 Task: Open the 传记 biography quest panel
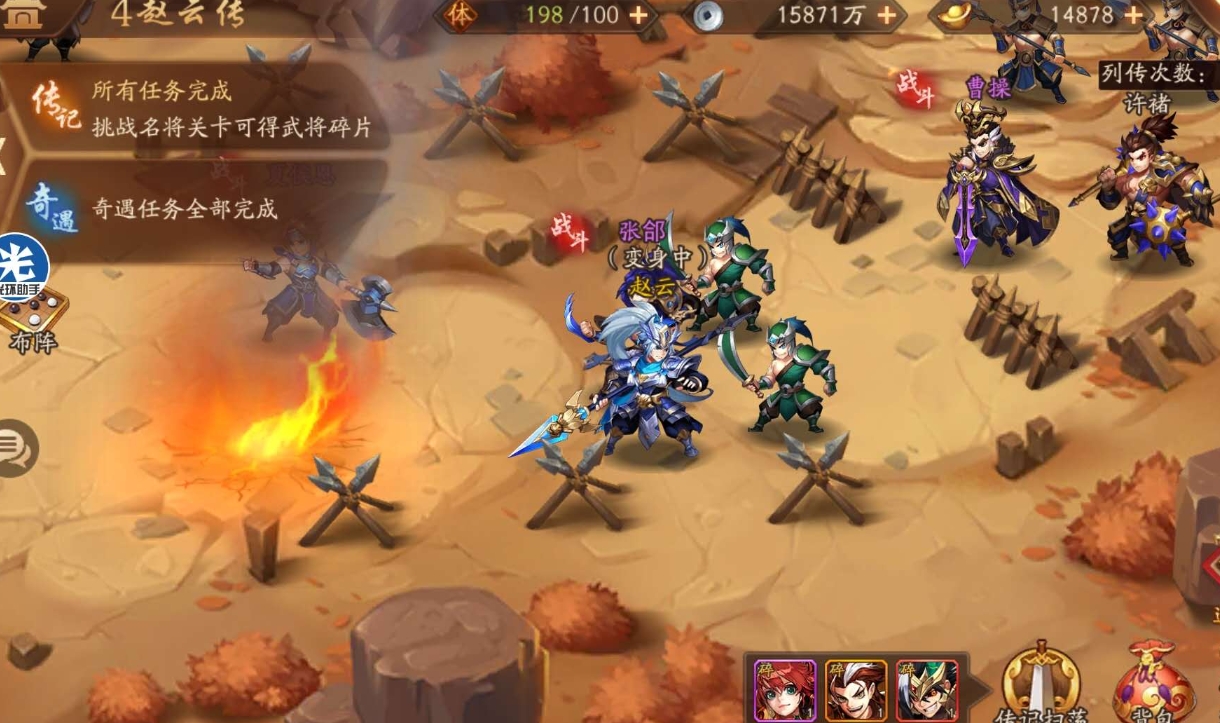(x=55, y=108)
